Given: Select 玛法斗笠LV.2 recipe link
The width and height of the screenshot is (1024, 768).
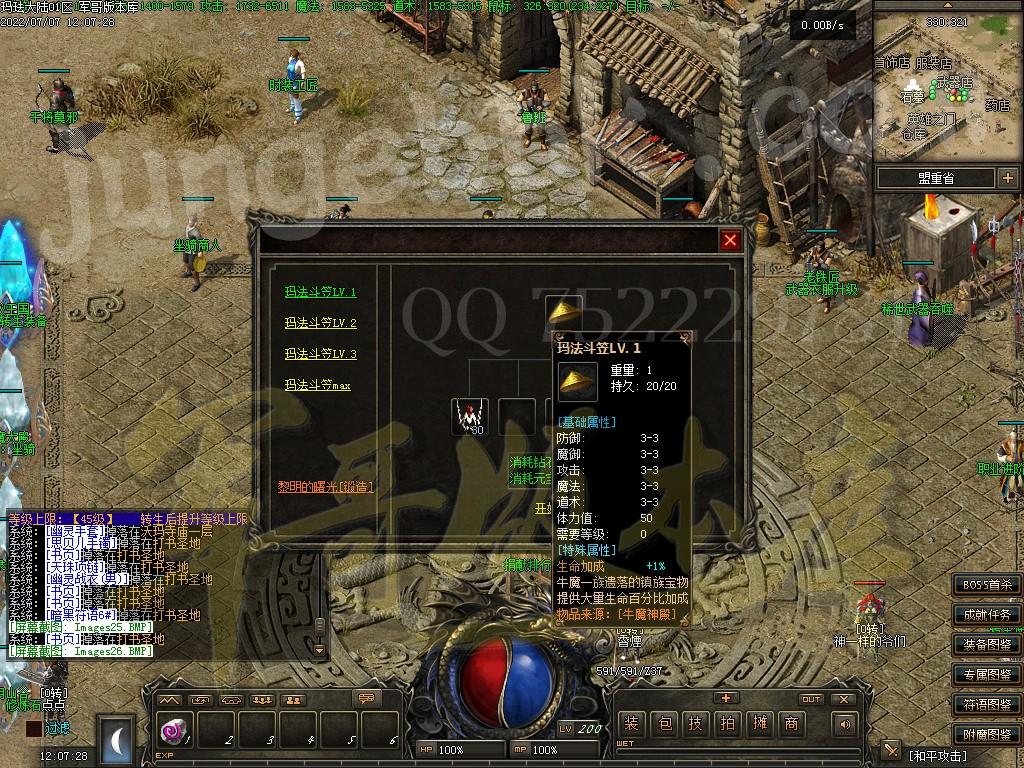Looking at the screenshot, I should [320, 323].
